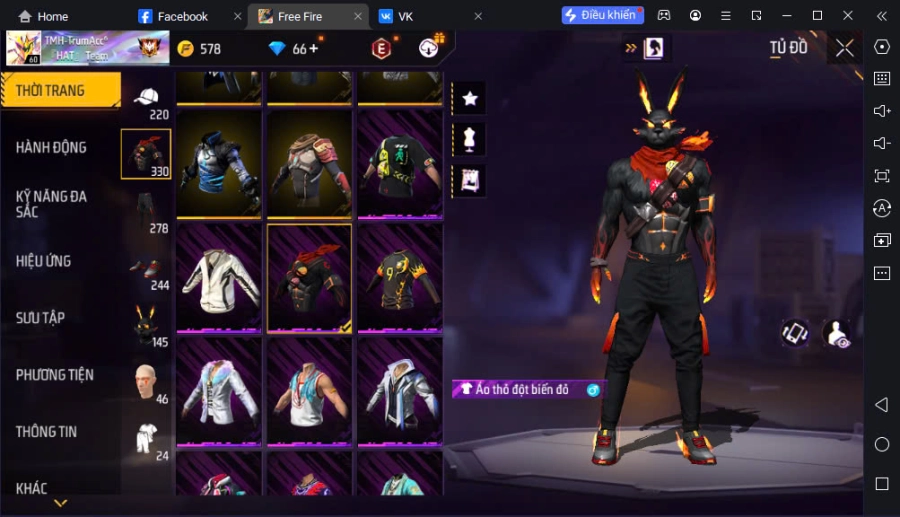Pick the blue armored vest top
Image resolution: width=900 pixels, height=517 pixels.
219,164
